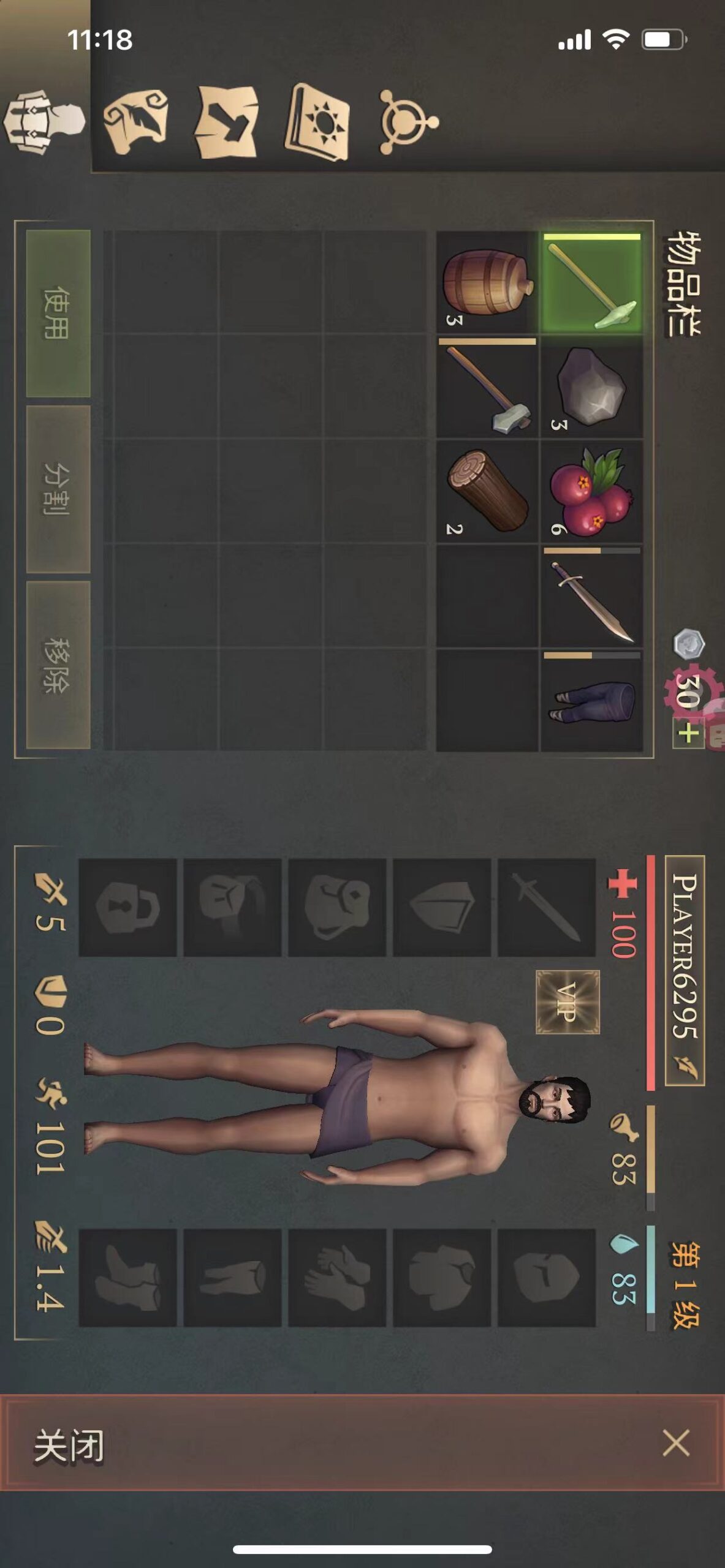Screen dimensions: 725x1568
Task: Switch to the character equipment tab
Action: click(44, 121)
